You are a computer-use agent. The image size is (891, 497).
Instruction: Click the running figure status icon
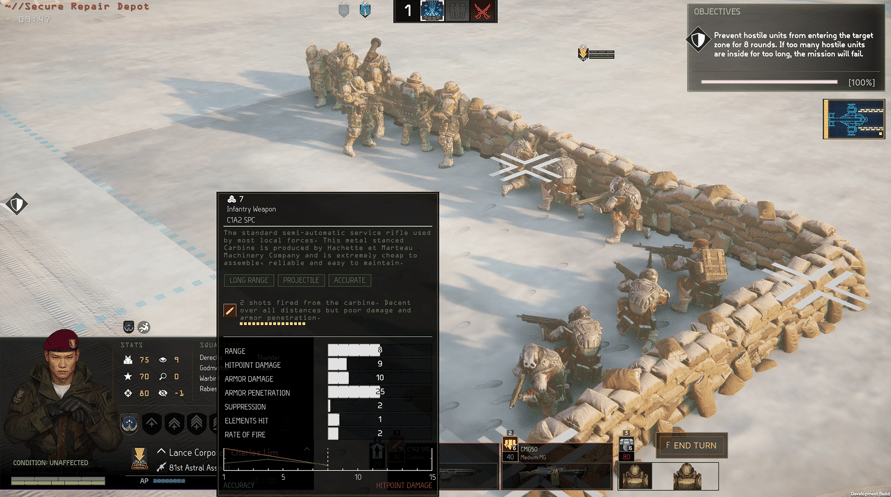(144, 327)
